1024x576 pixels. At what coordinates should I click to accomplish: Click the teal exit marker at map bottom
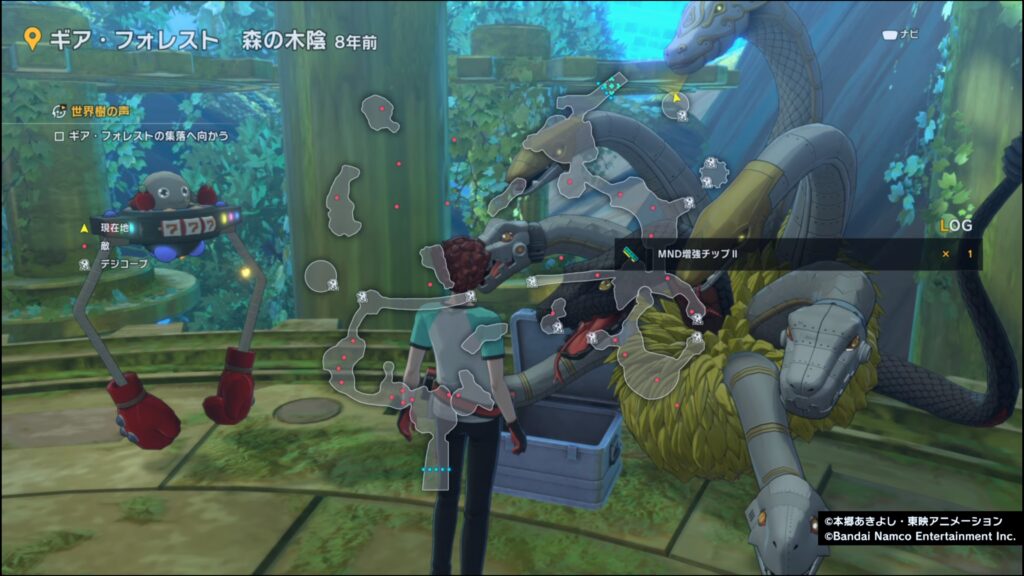tap(437, 469)
